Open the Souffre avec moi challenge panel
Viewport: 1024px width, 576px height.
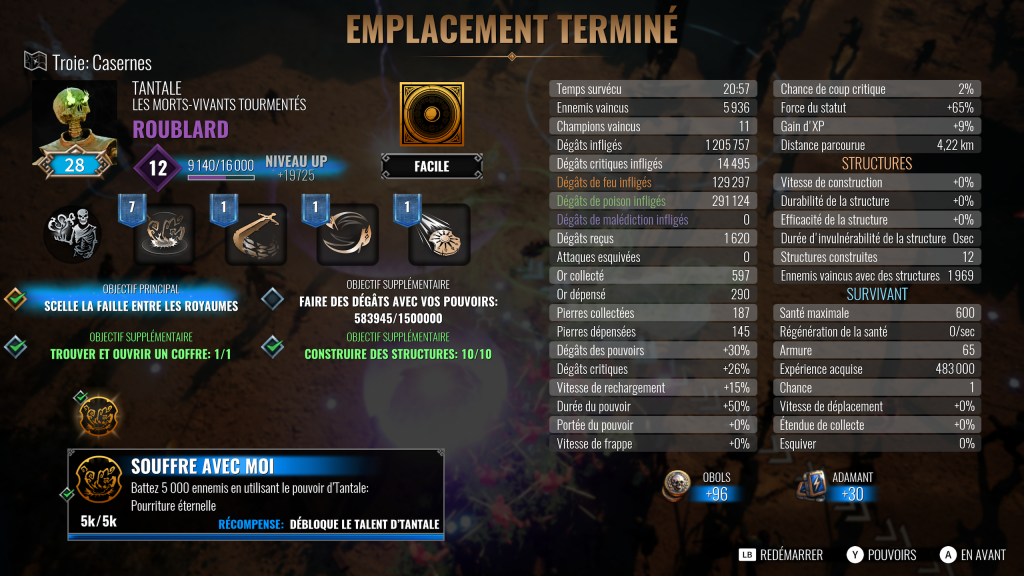tap(256, 491)
